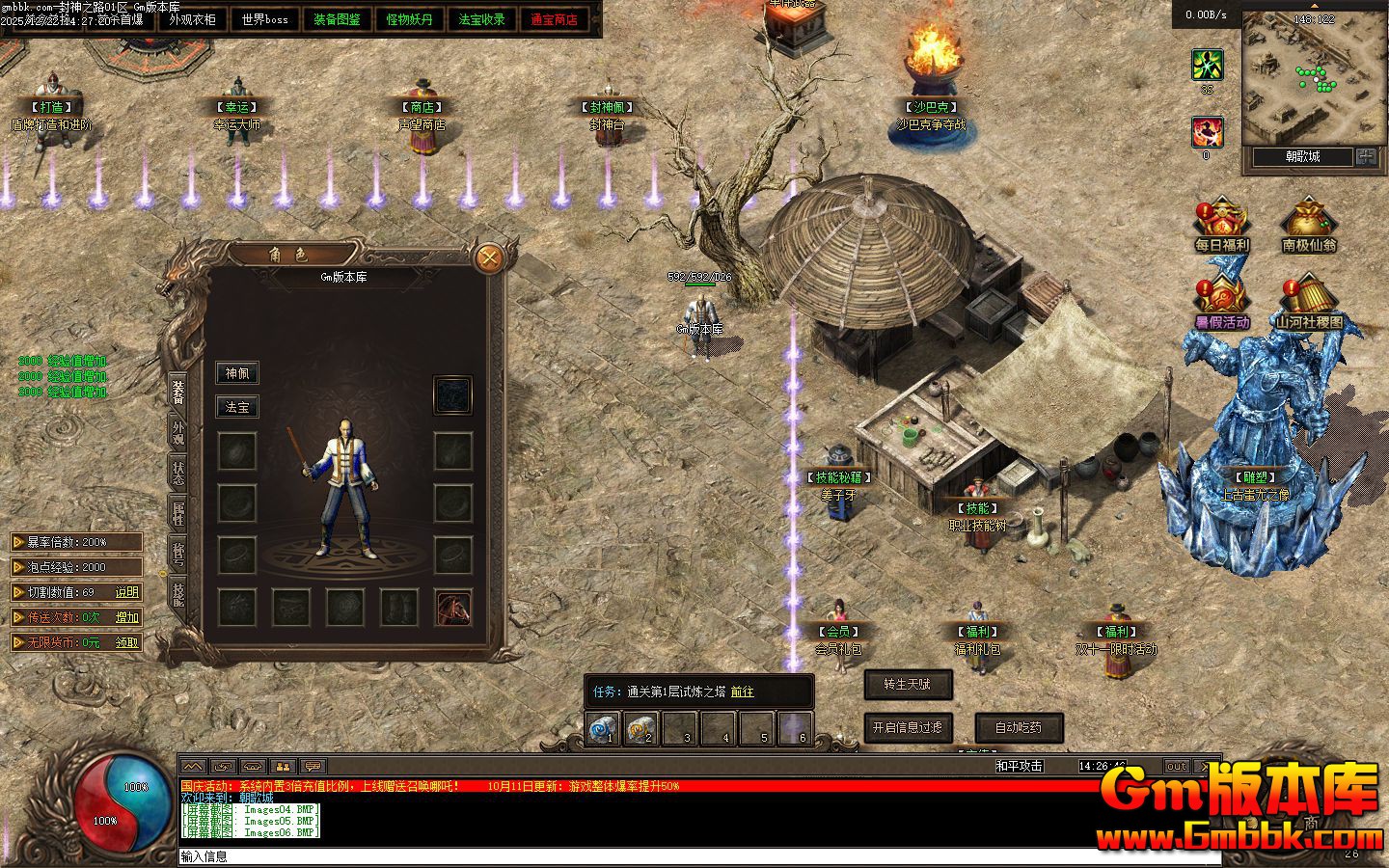Select the 法宝 slot button

coord(236,407)
